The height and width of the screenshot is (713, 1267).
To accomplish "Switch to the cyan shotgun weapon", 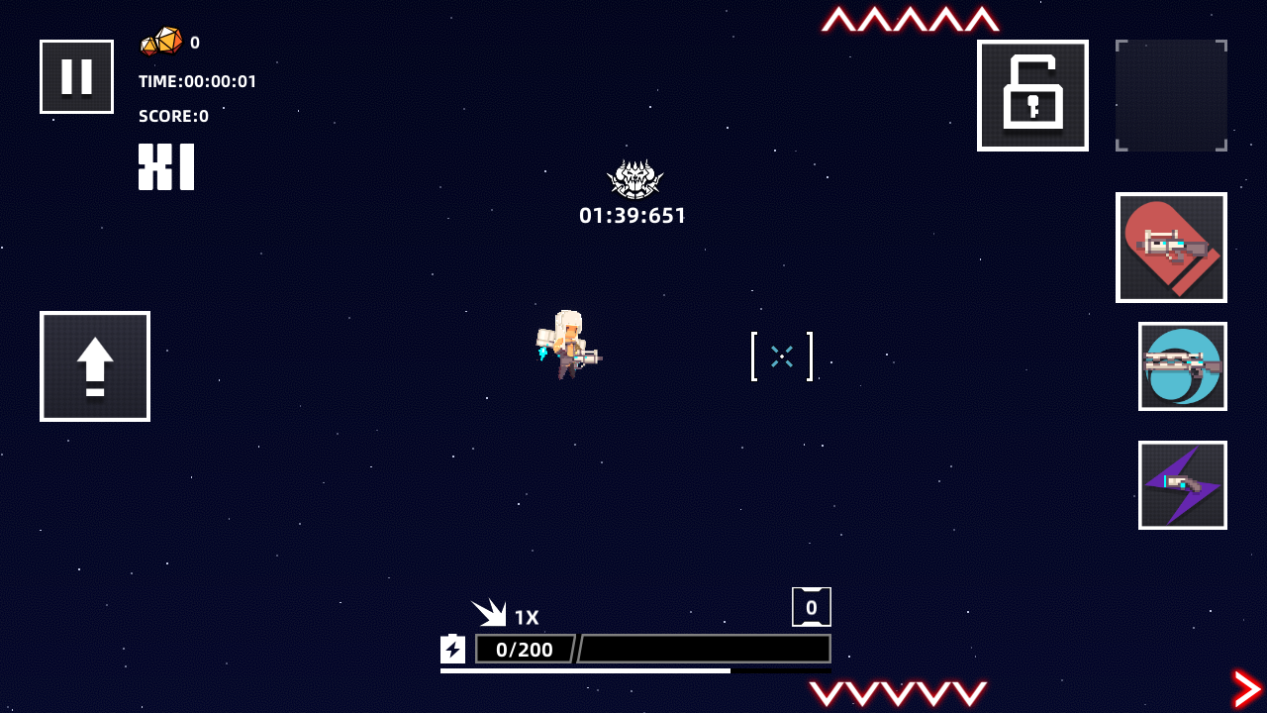I will tap(1182, 366).
